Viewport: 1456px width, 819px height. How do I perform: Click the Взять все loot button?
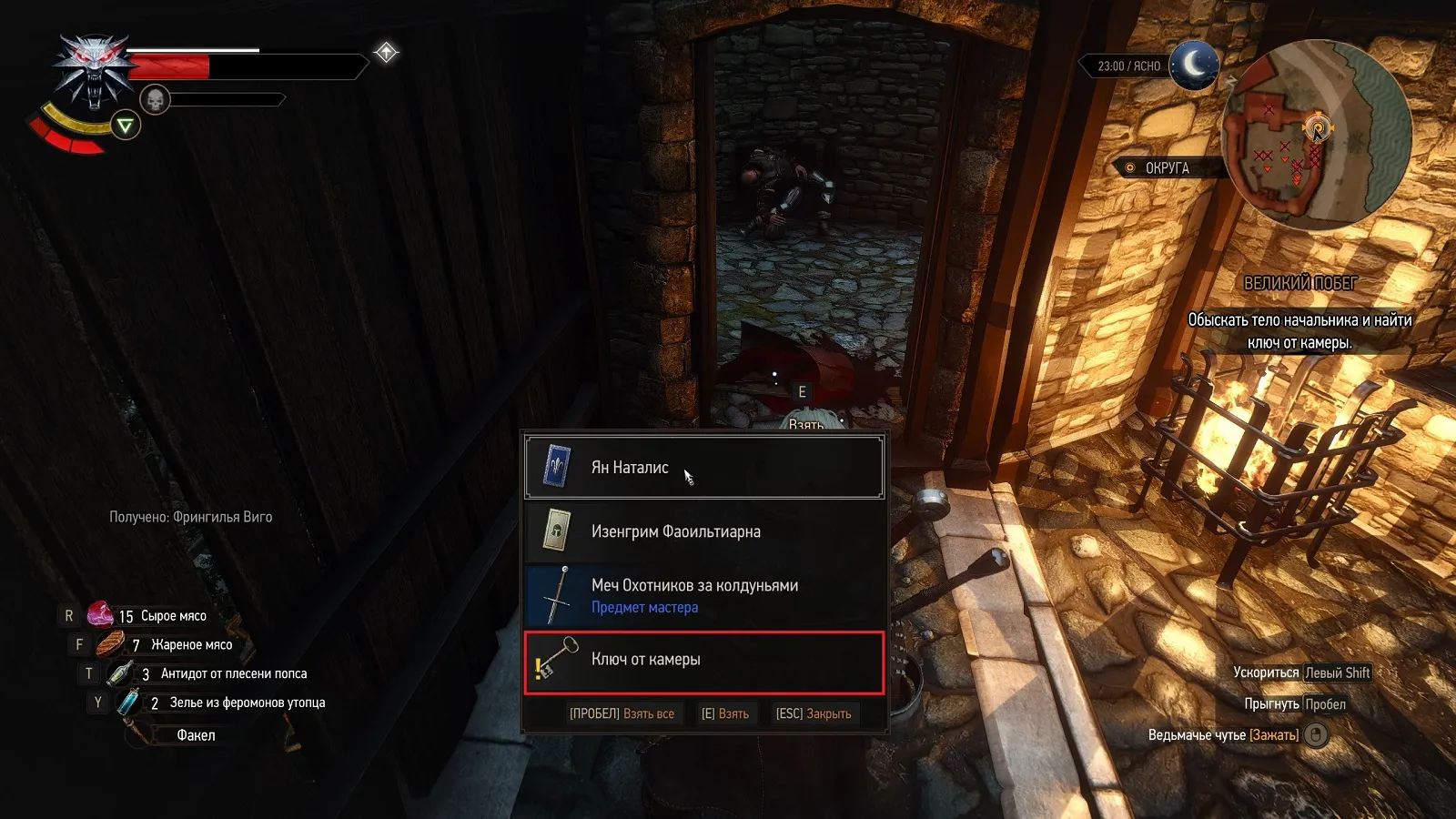622,714
